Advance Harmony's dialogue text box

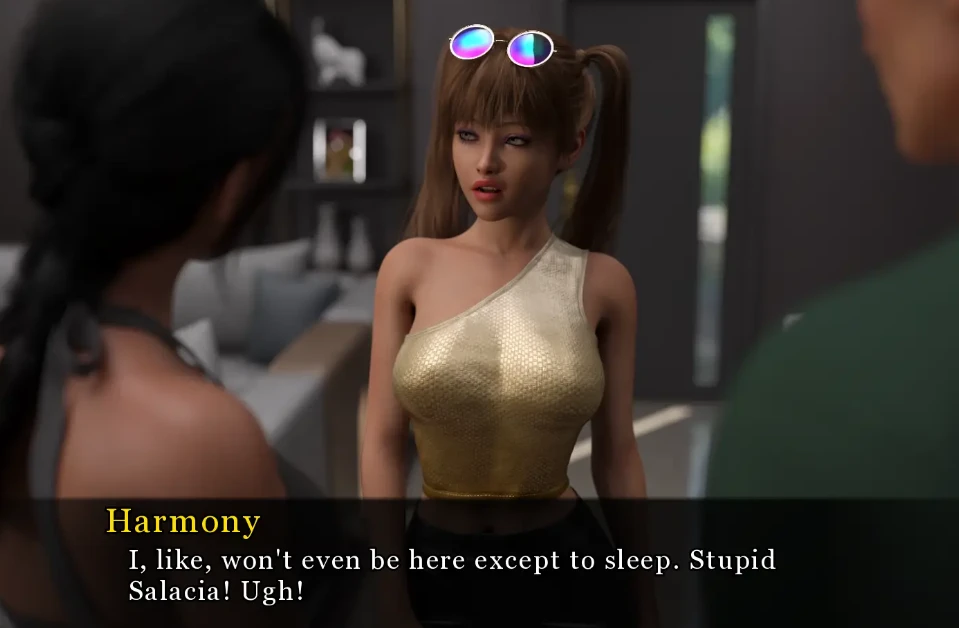(479, 564)
